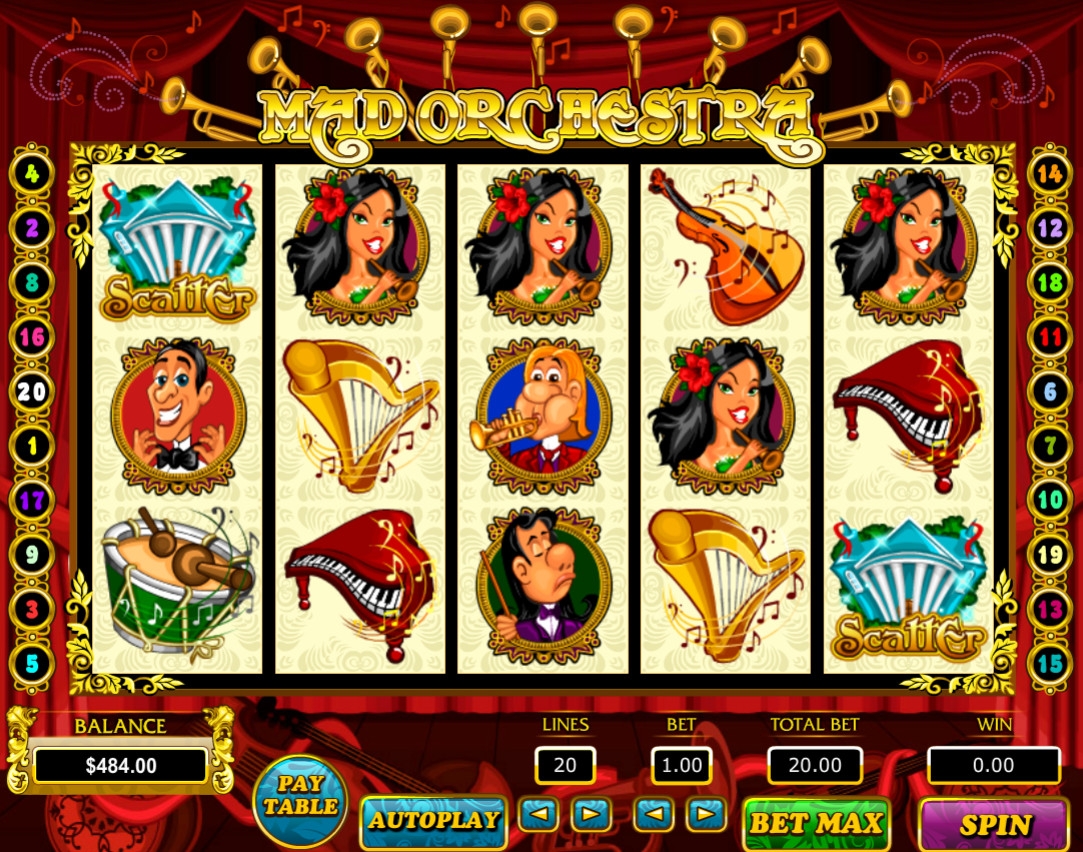Click payline marker number 14
The image size is (1083, 852).
coord(1049,173)
